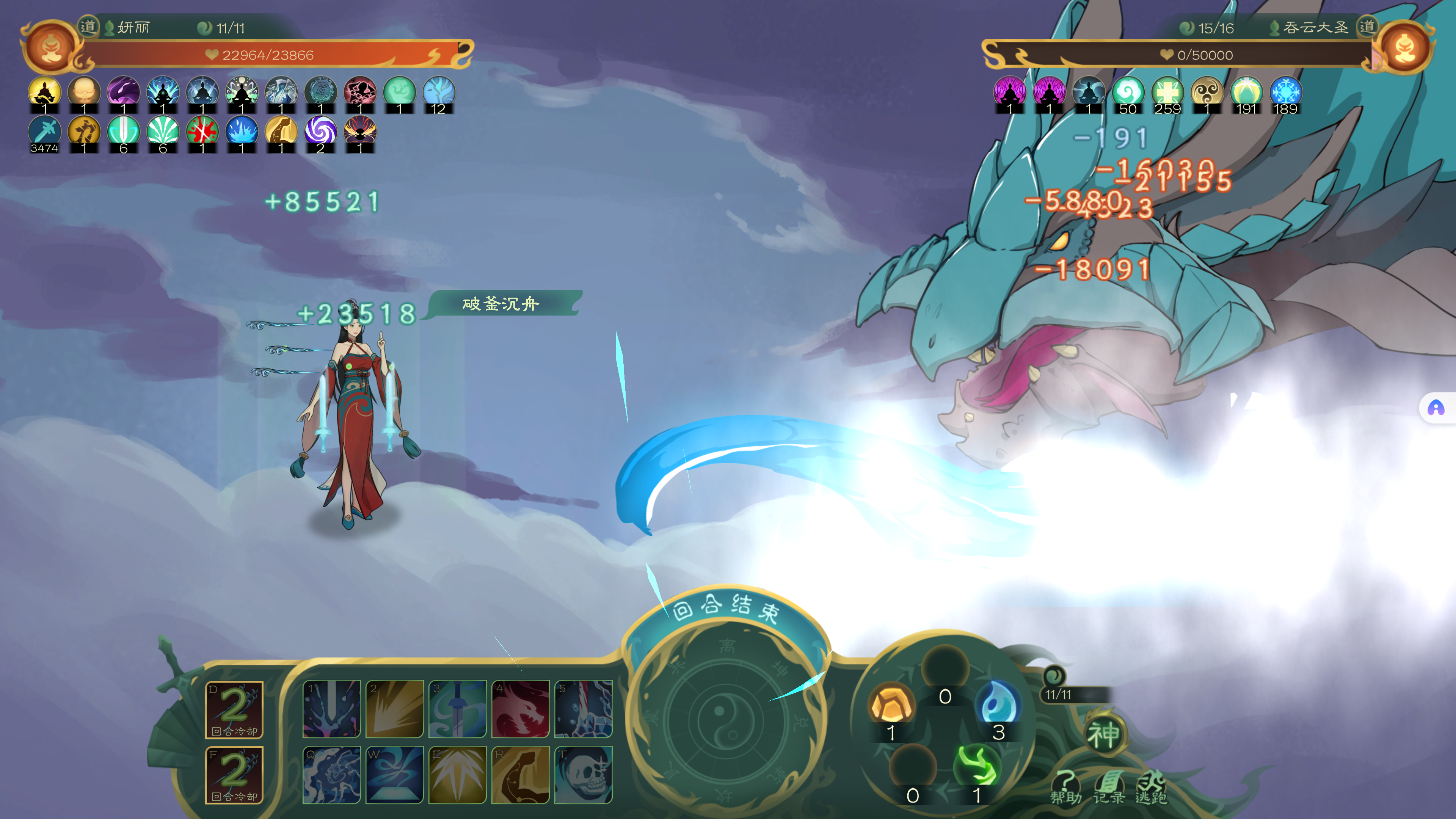Image resolution: width=1456 pixels, height=819 pixels.
Task: Cast the skull skill
Action: (x=583, y=774)
